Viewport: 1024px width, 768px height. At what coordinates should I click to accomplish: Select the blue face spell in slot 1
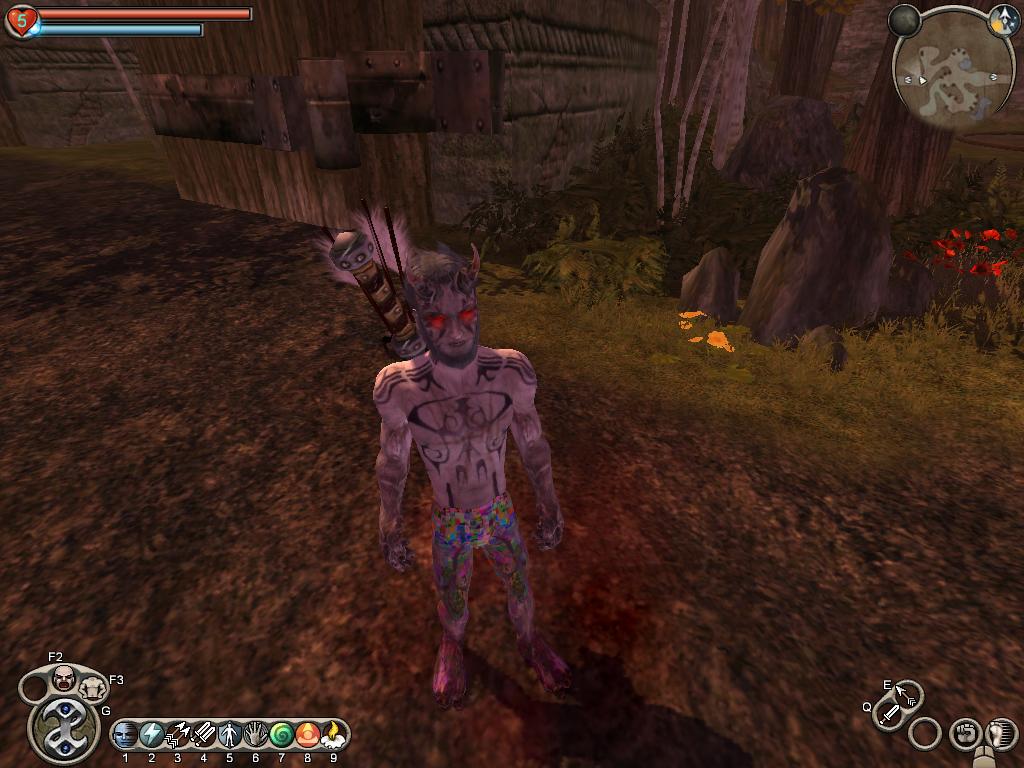[x=126, y=736]
